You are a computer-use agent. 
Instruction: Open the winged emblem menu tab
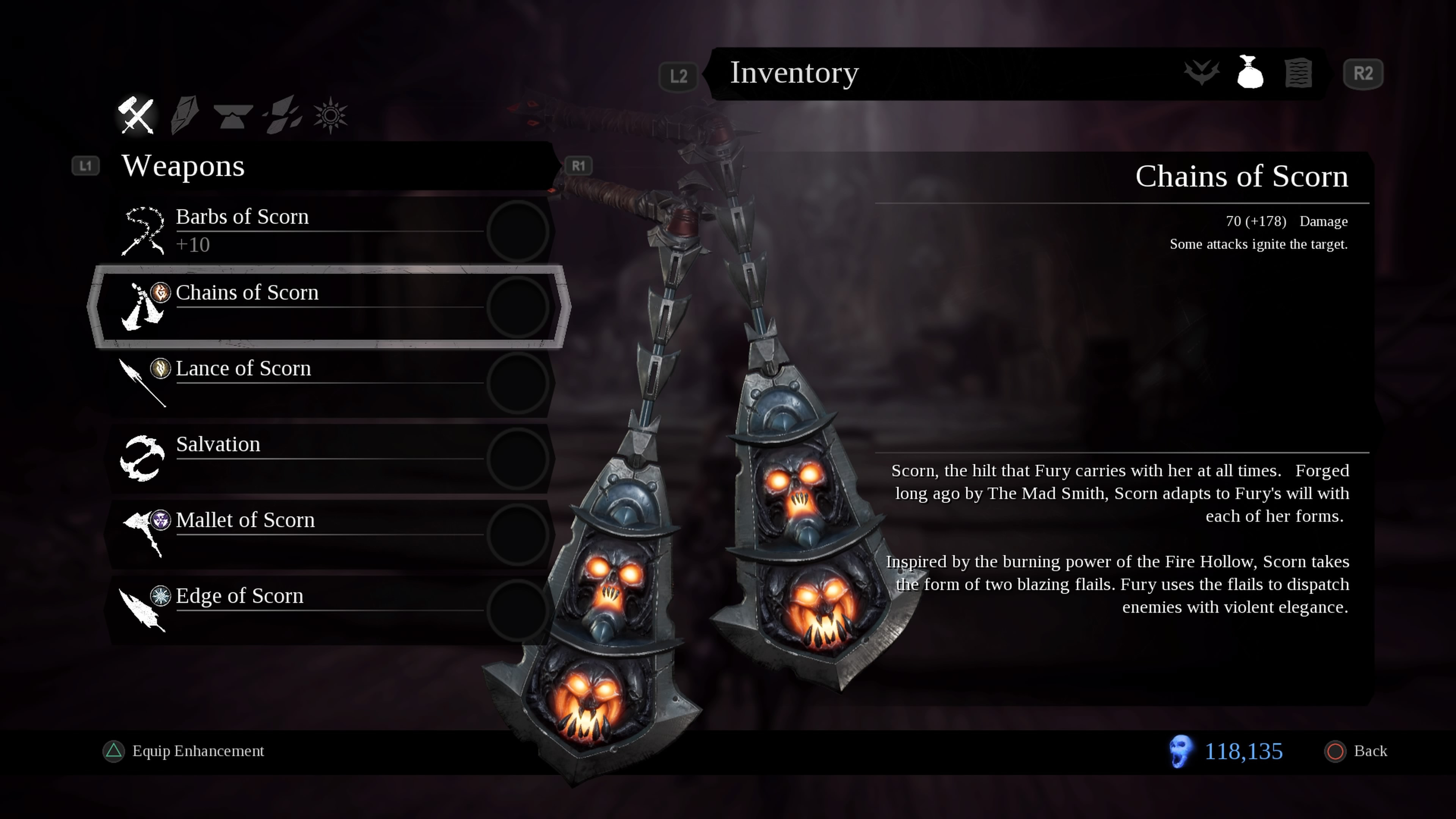point(1202,72)
